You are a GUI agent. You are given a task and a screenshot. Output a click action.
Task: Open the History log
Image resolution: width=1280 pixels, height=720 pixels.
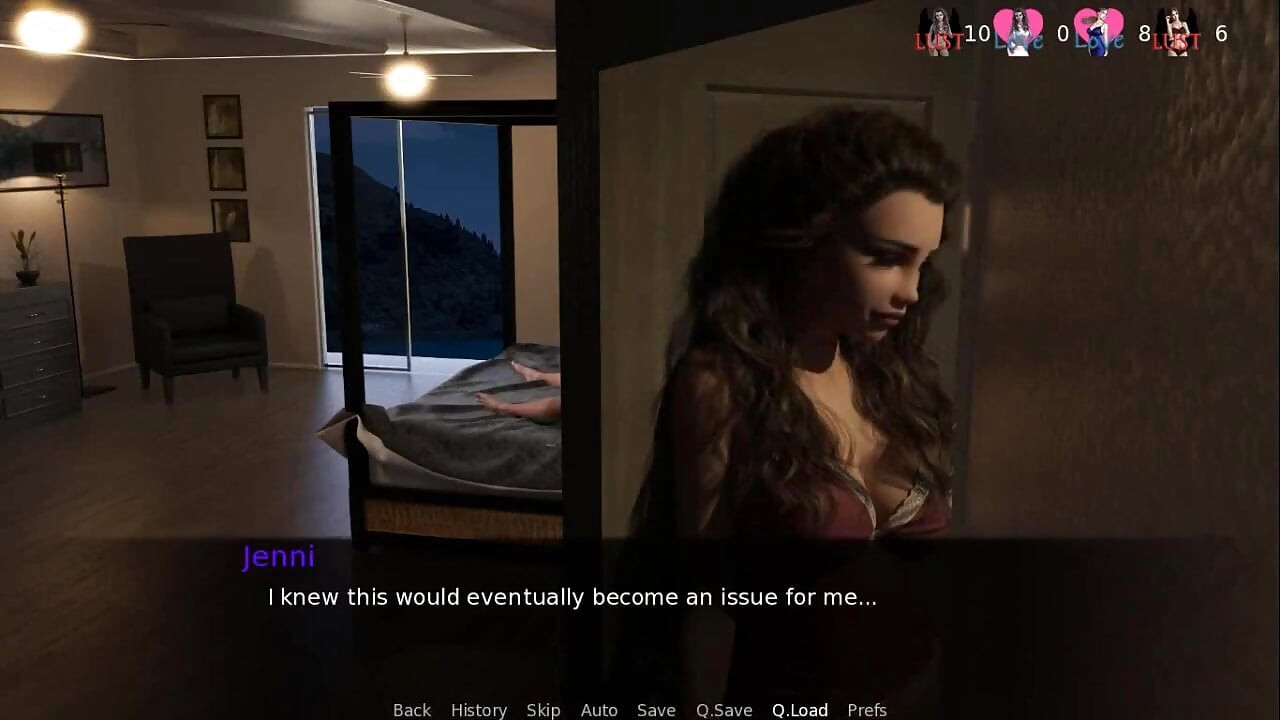479,709
